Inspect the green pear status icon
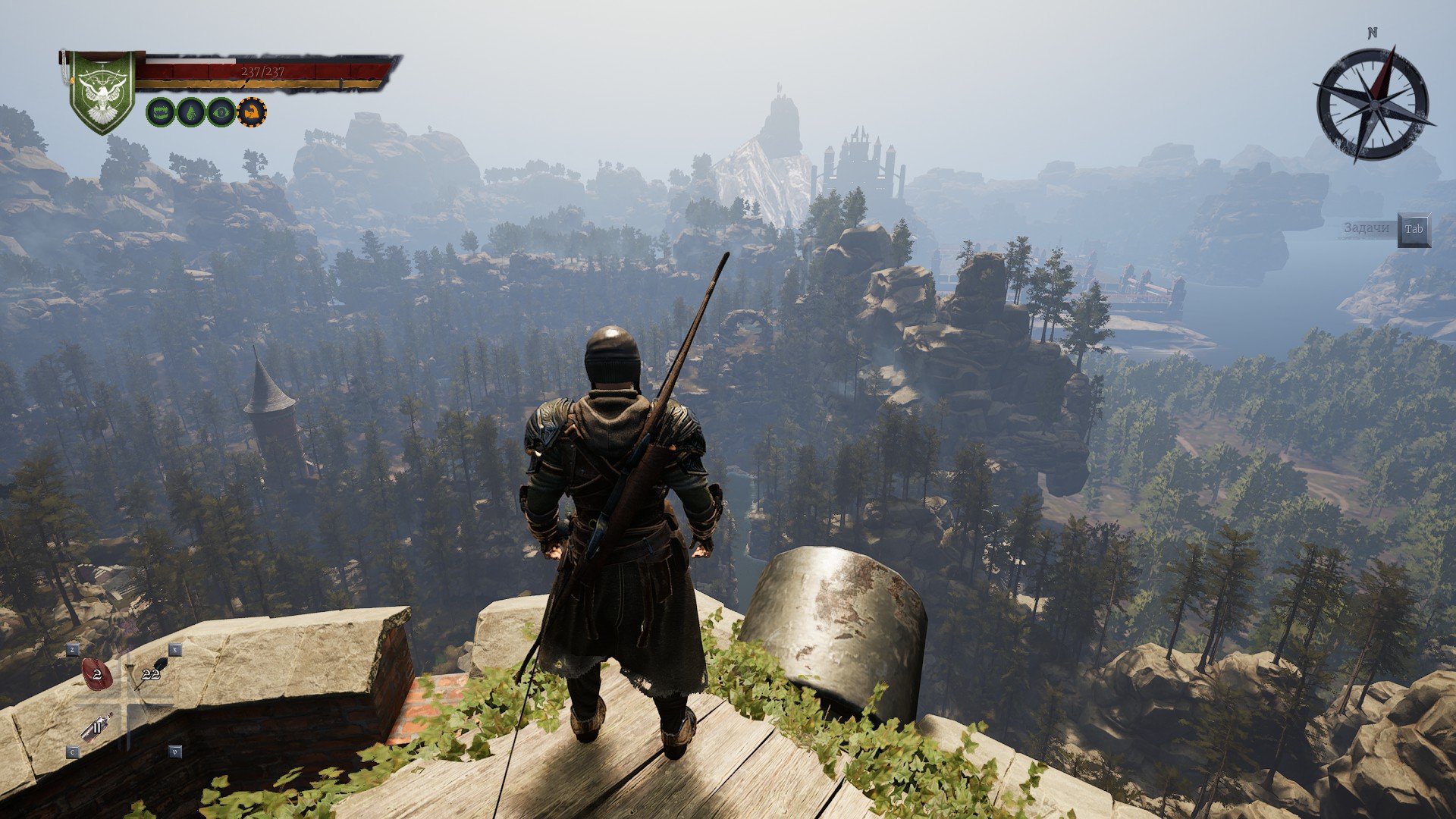Viewport: 1456px width, 819px height. 190,112
